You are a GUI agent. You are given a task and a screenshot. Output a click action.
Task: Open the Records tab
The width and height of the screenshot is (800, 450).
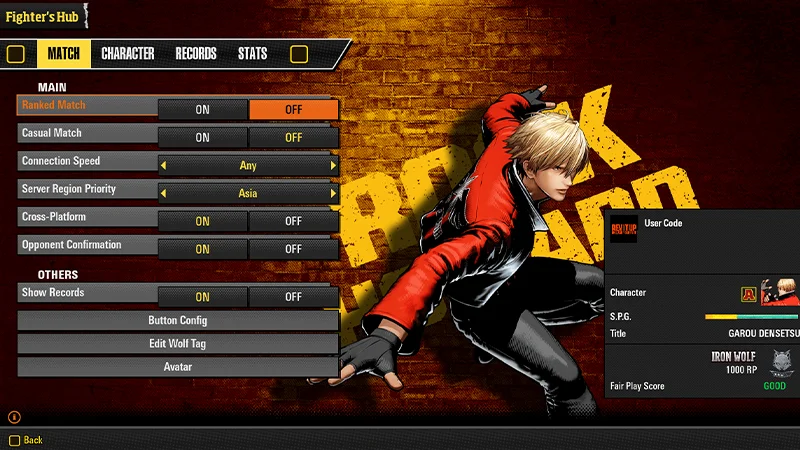tap(196, 54)
